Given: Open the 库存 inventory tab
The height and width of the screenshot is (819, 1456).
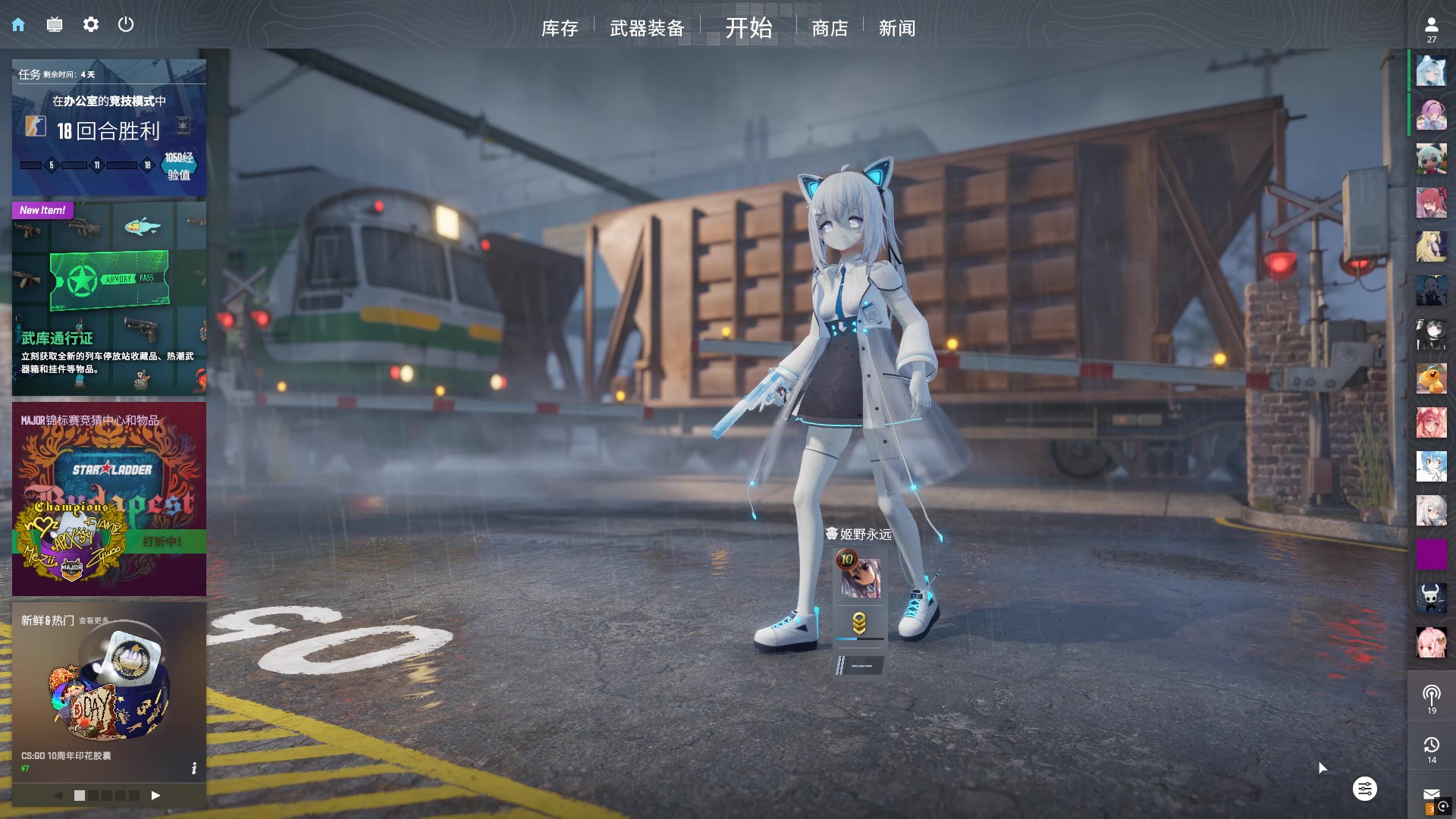Looking at the screenshot, I should point(560,29).
